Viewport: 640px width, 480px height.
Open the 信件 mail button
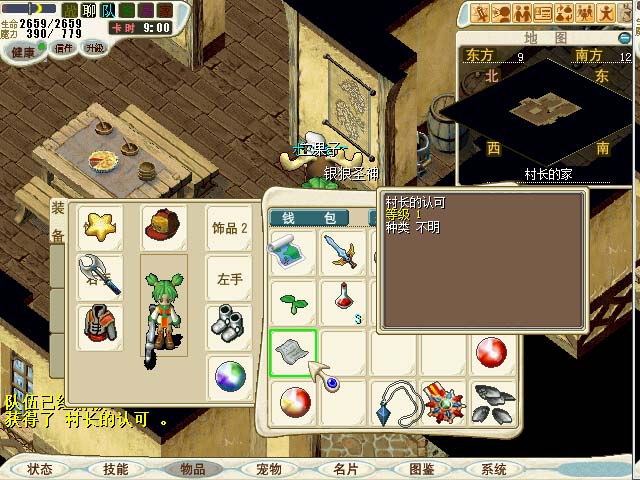point(64,48)
